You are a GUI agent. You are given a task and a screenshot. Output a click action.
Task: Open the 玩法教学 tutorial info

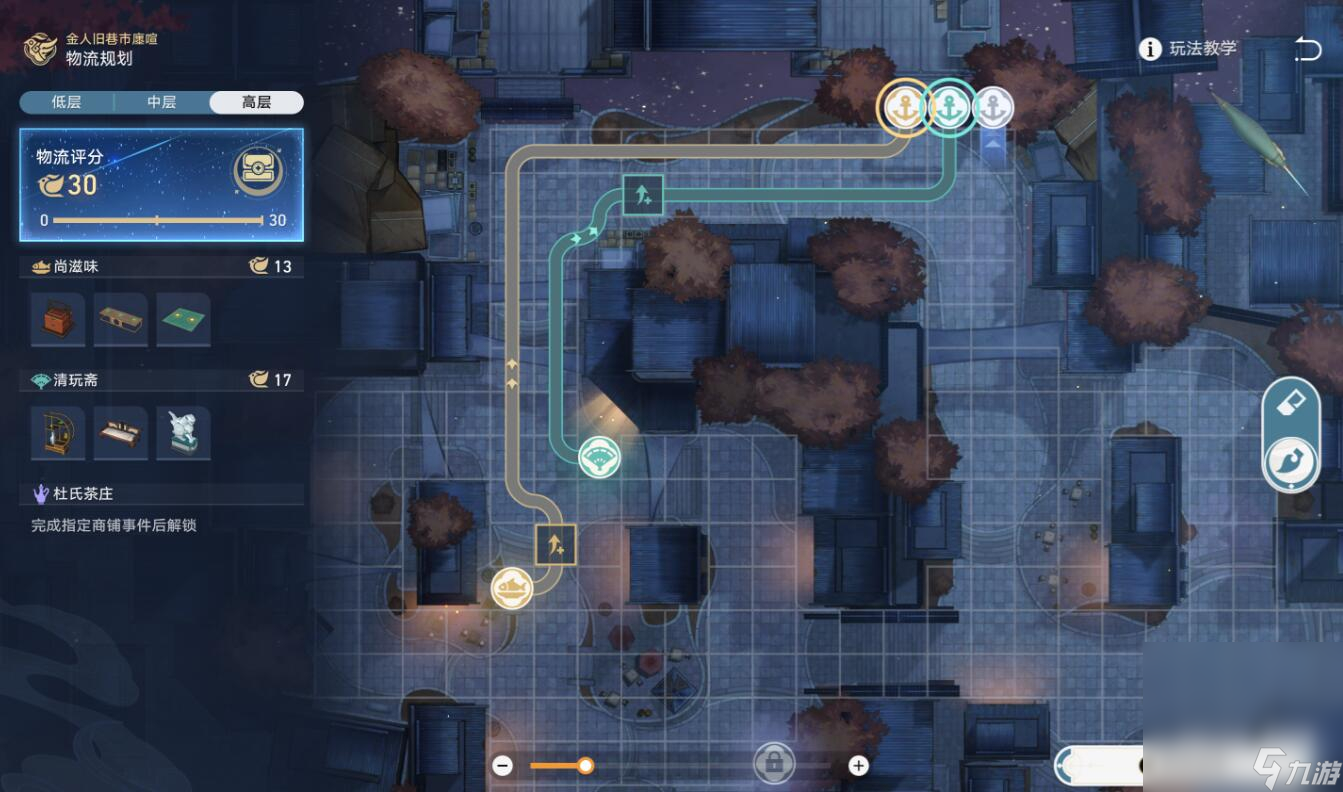click(x=1189, y=48)
